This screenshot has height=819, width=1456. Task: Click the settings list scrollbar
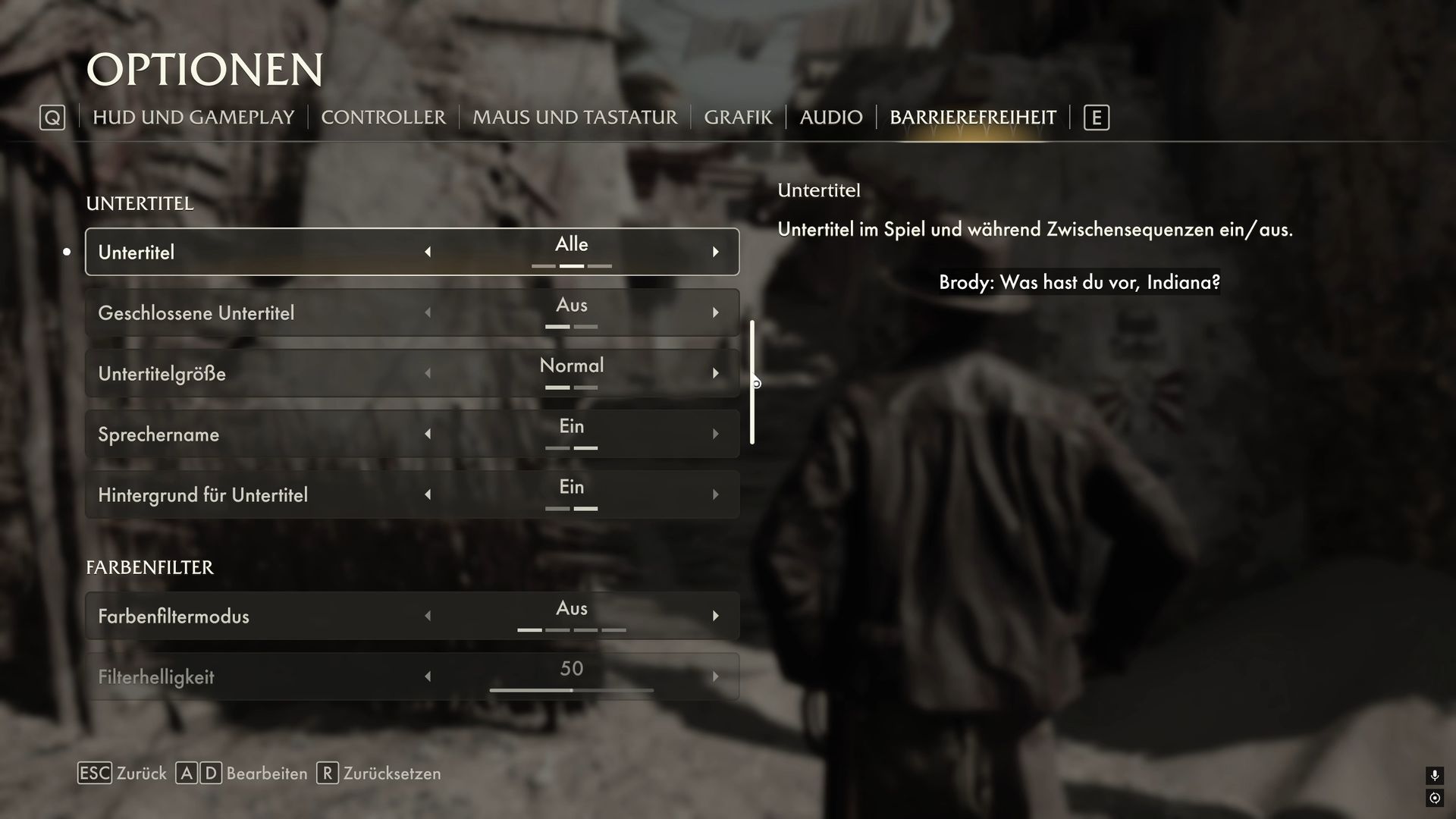pos(752,382)
